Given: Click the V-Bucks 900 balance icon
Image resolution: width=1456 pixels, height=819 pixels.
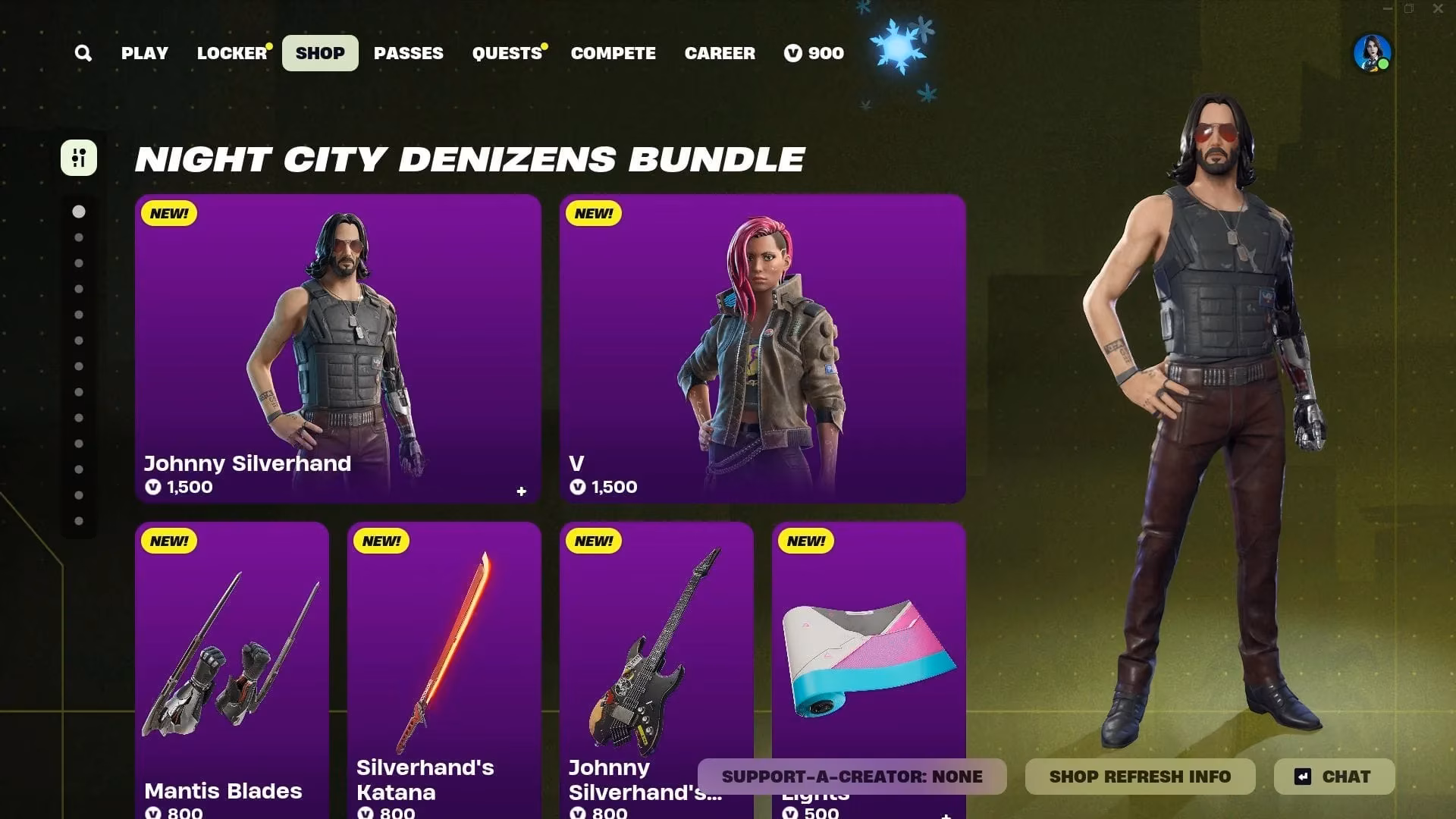Looking at the screenshot, I should (x=794, y=53).
